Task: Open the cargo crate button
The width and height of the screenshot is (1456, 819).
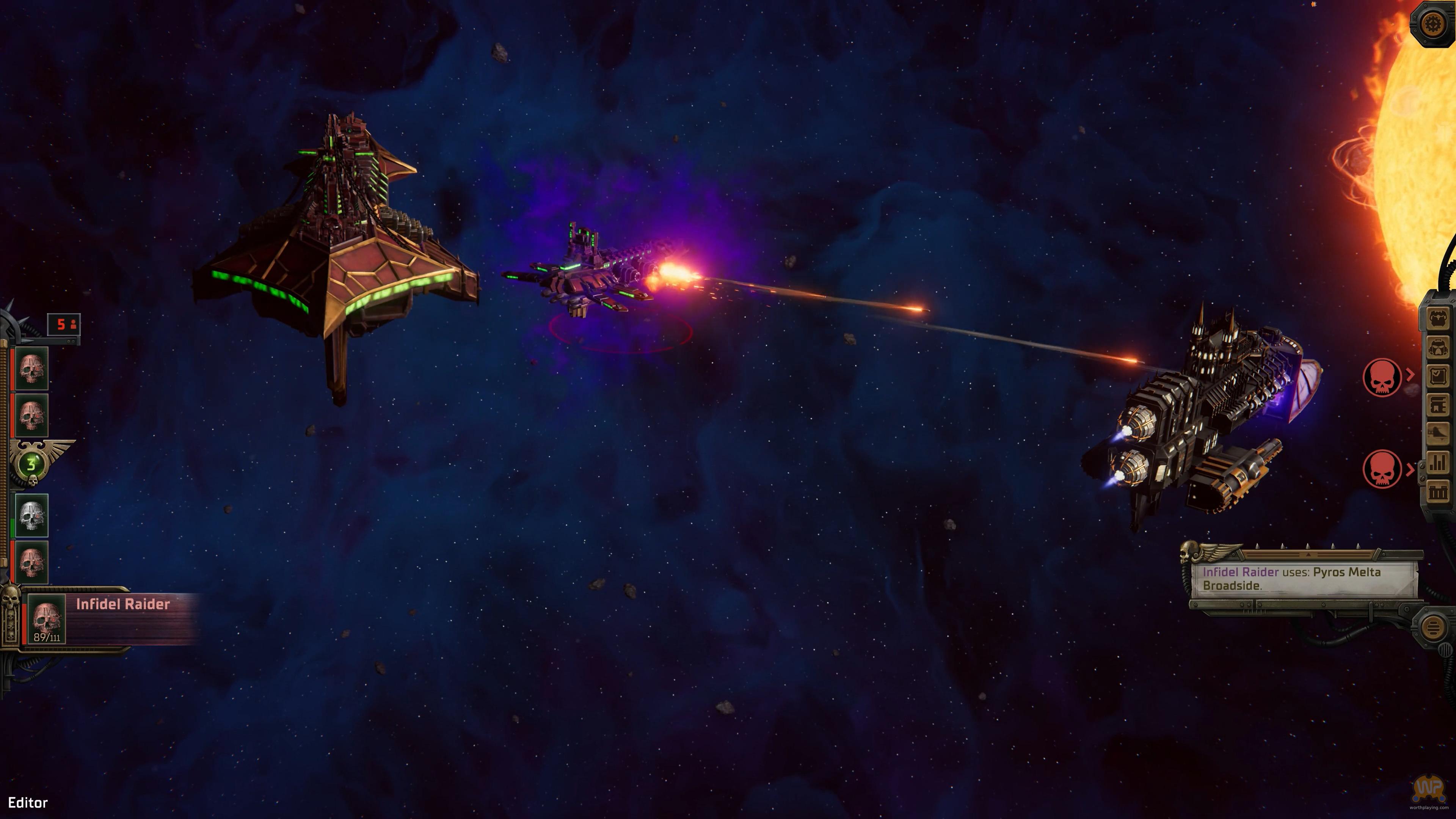Action: pos(1438,491)
